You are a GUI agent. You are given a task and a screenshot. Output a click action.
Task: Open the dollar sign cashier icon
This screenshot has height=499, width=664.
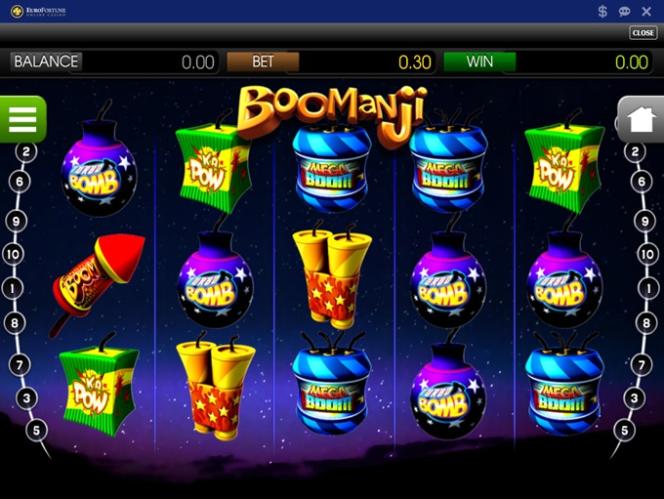click(602, 11)
